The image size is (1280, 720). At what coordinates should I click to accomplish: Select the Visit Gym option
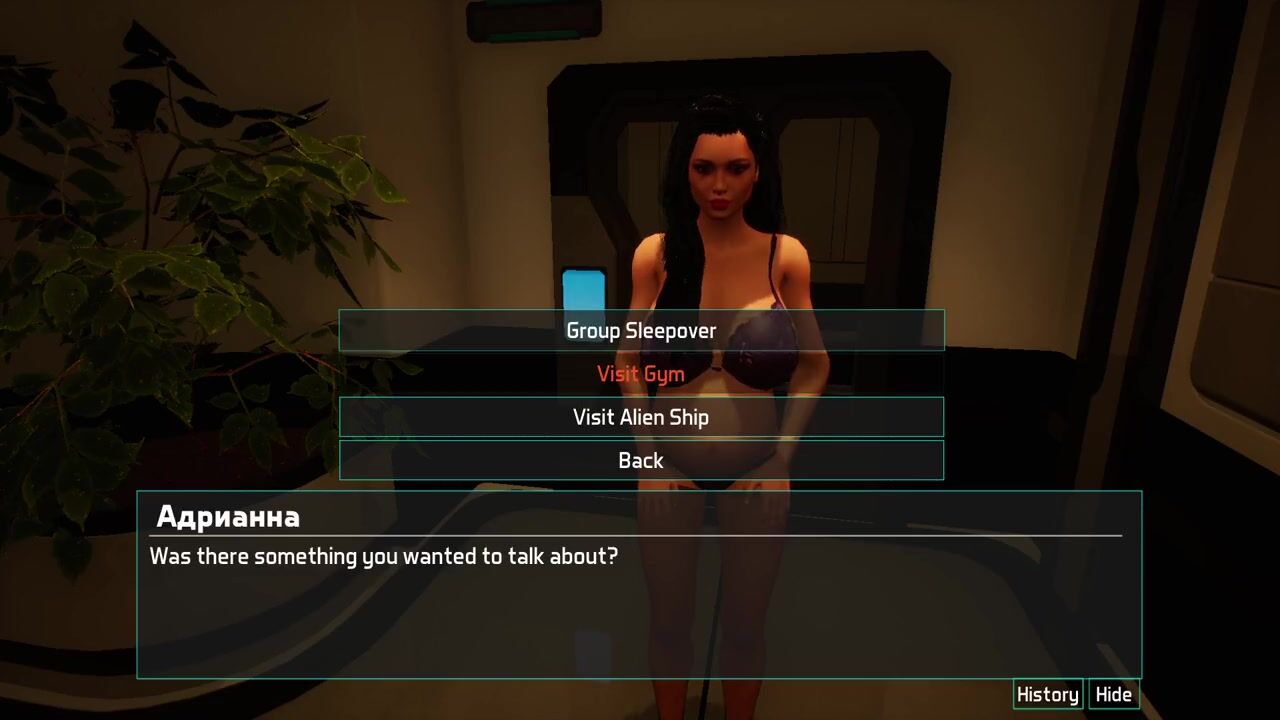[x=641, y=374]
